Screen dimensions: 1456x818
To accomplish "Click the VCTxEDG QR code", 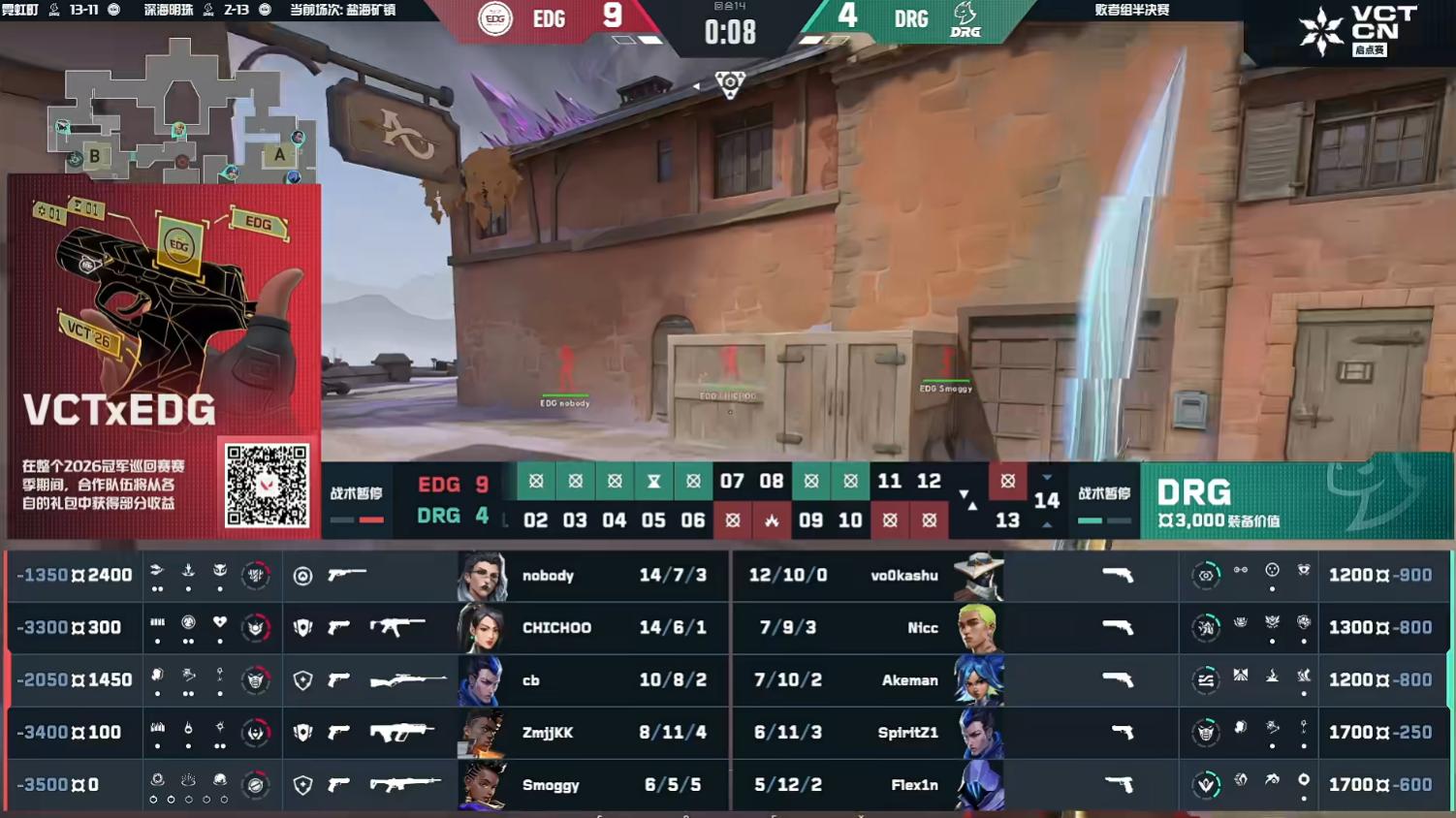I will (x=267, y=486).
